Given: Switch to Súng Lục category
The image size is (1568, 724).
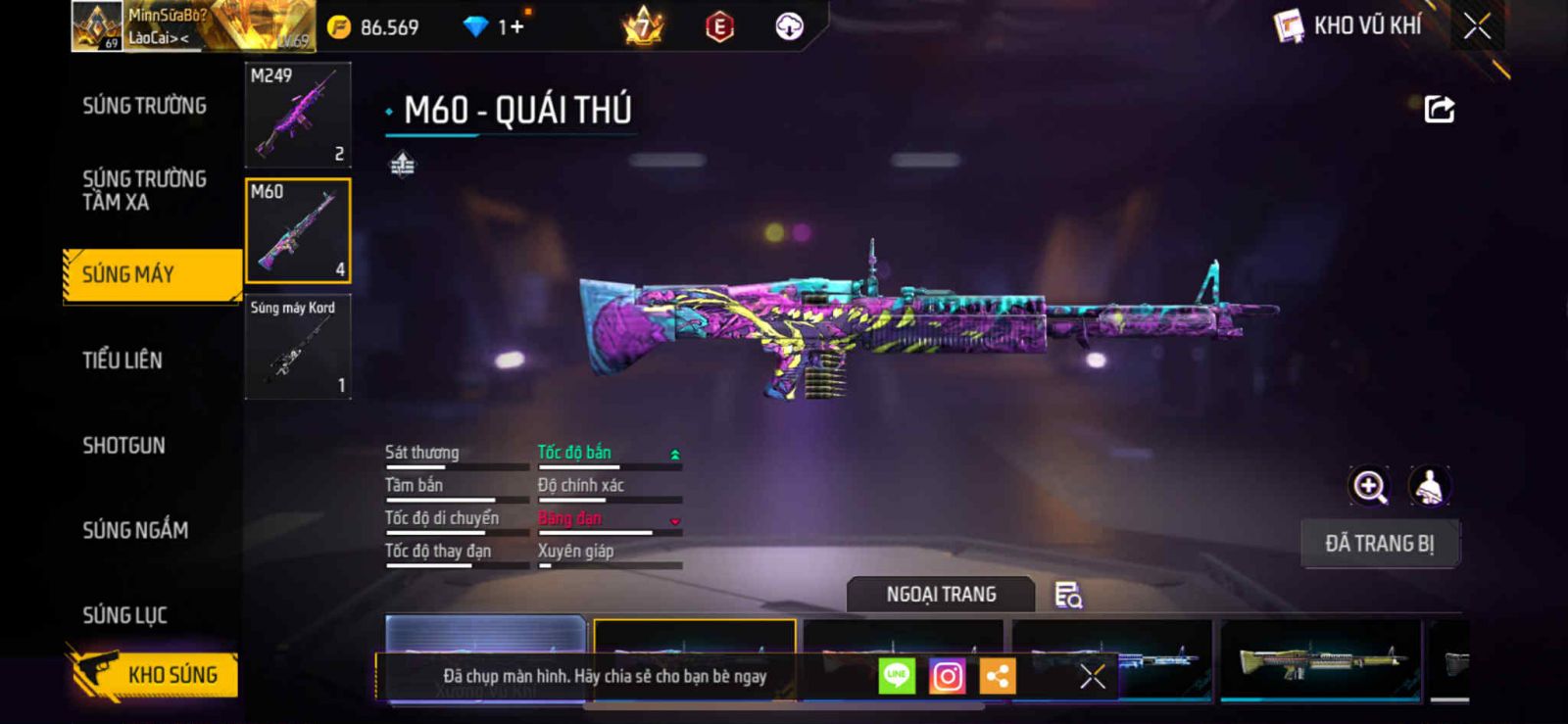Looking at the screenshot, I should [124, 615].
